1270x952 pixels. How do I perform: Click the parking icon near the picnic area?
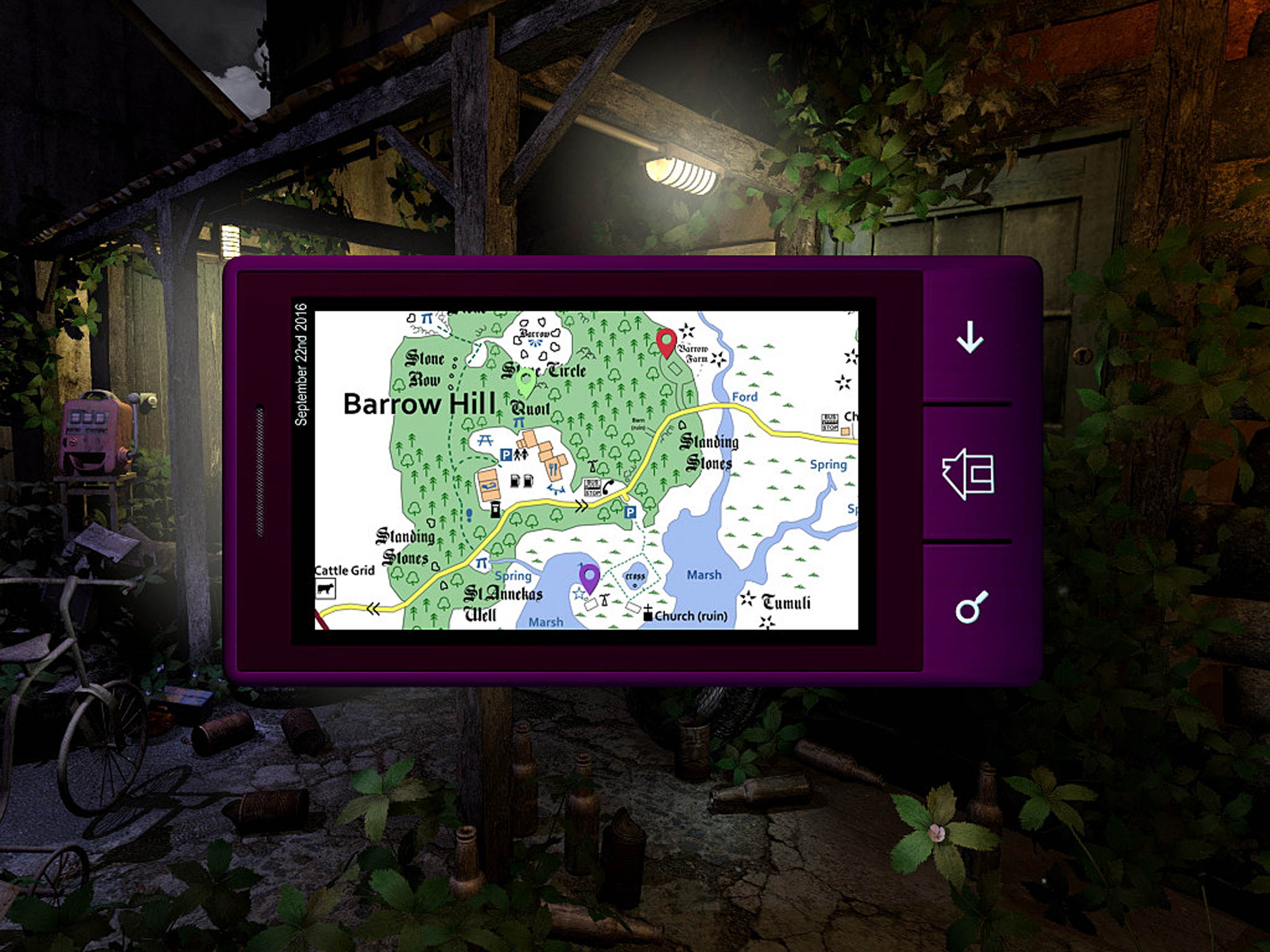point(505,455)
